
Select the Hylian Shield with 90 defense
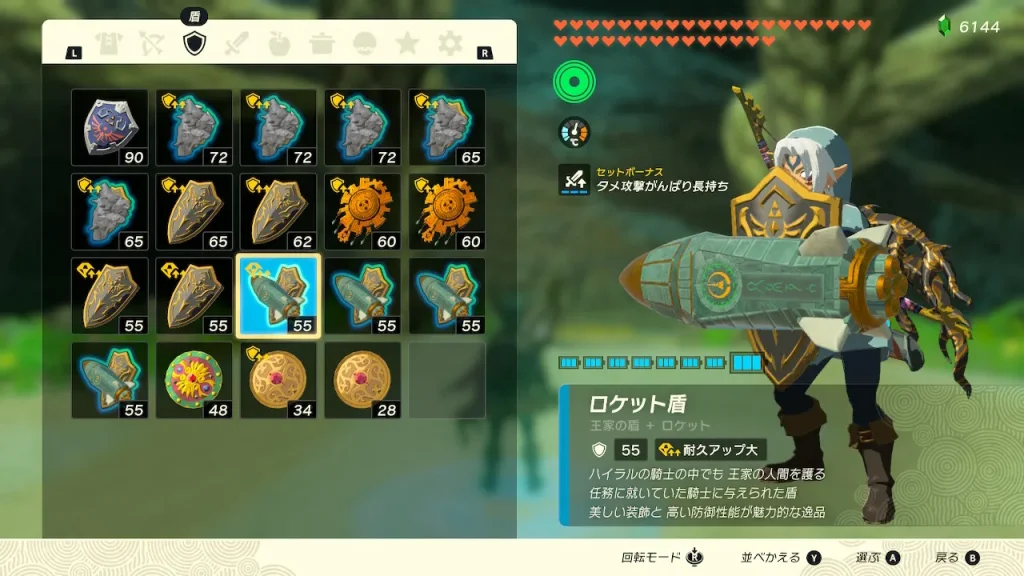(110, 127)
